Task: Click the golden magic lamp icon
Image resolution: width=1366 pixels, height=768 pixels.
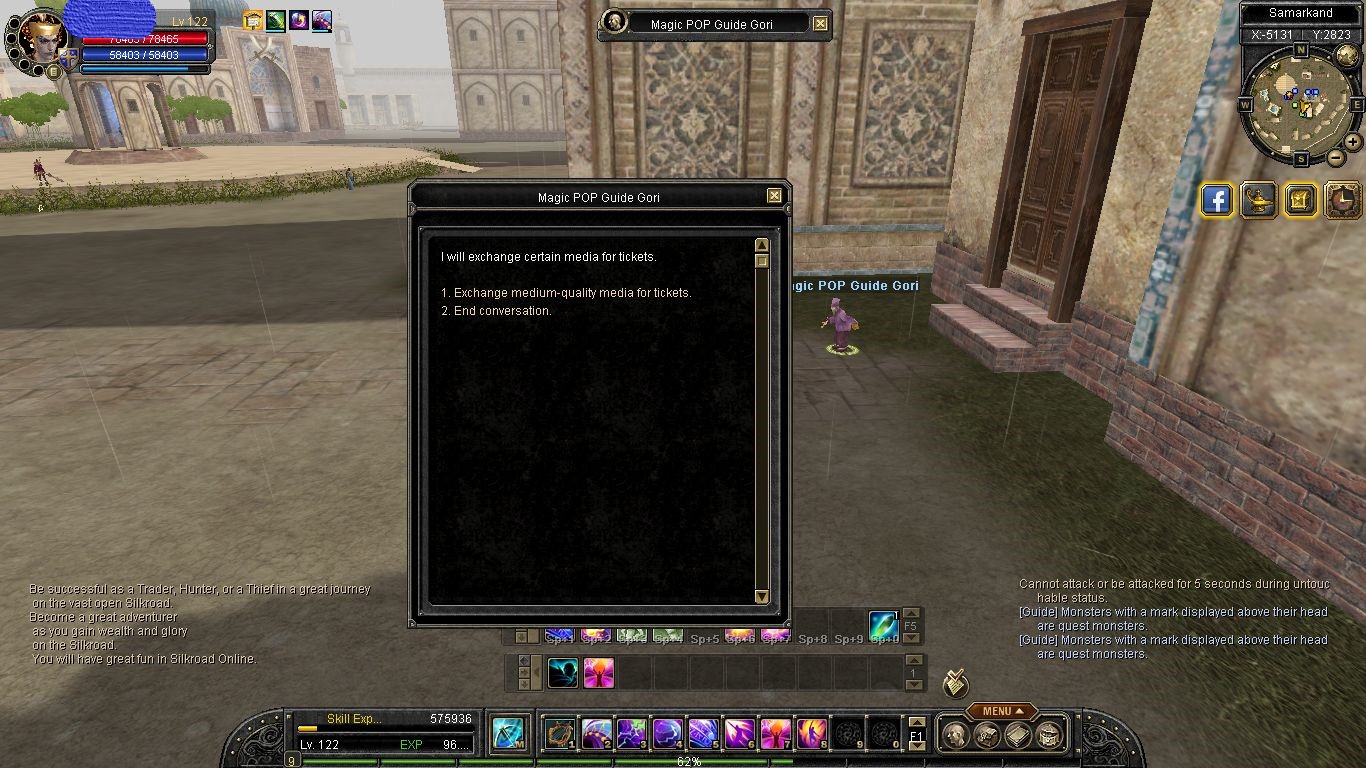Action: pos(1258,200)
